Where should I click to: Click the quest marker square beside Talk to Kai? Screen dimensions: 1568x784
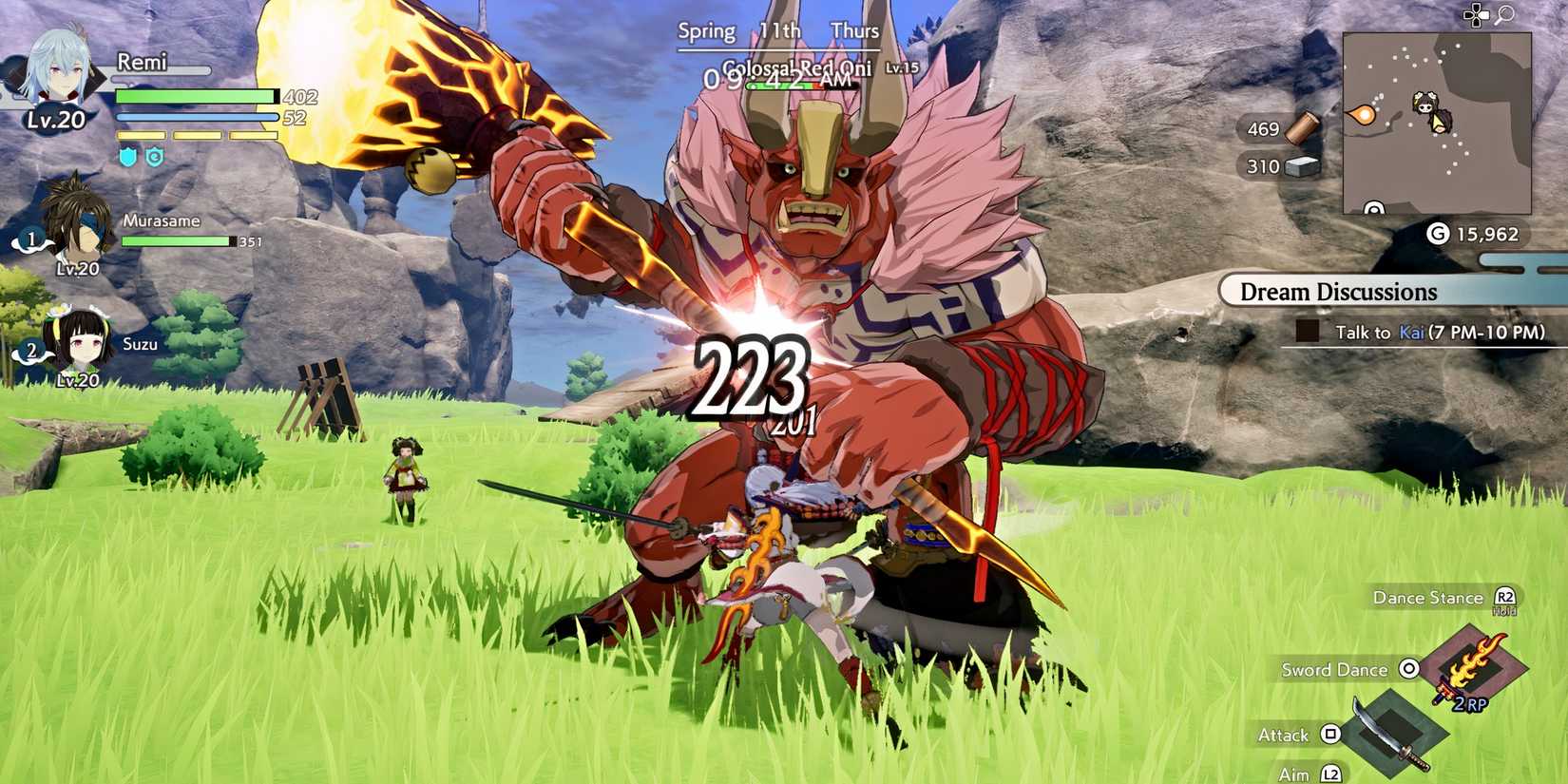[x=1308, y=332]
